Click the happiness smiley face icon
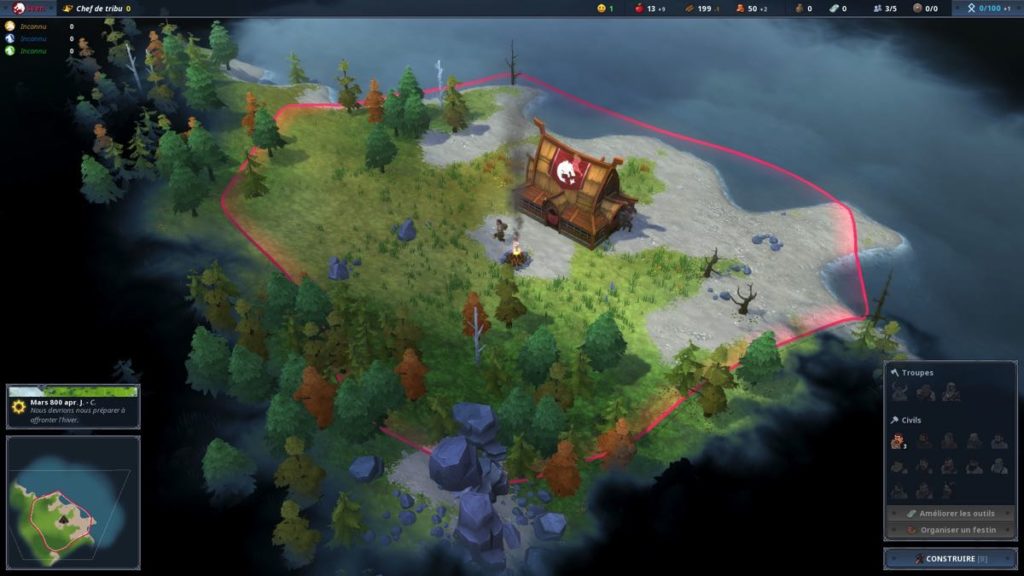This screenshot has height=576, width=1024. 602,8
